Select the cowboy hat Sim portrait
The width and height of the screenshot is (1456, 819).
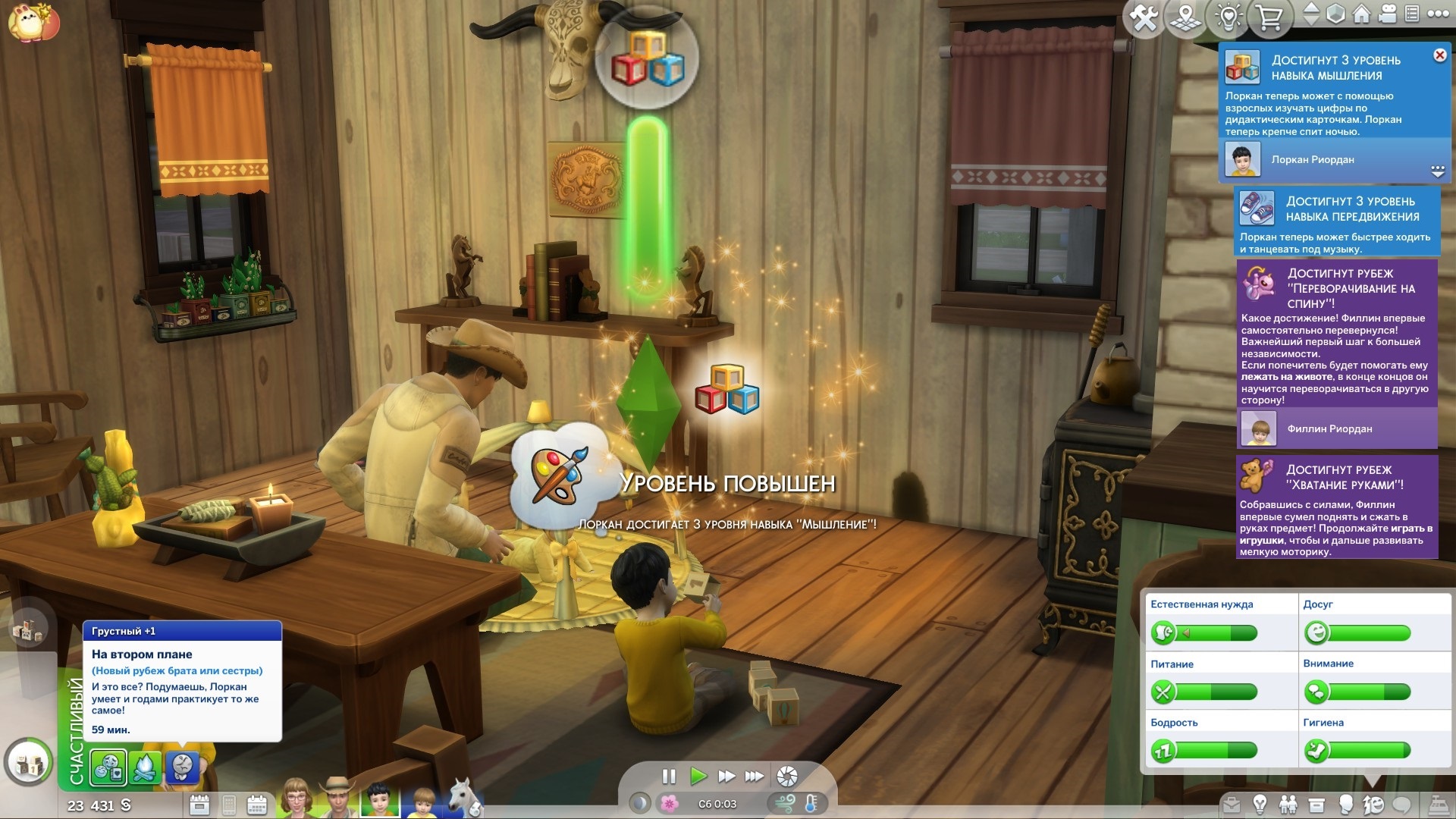[337, 799]
